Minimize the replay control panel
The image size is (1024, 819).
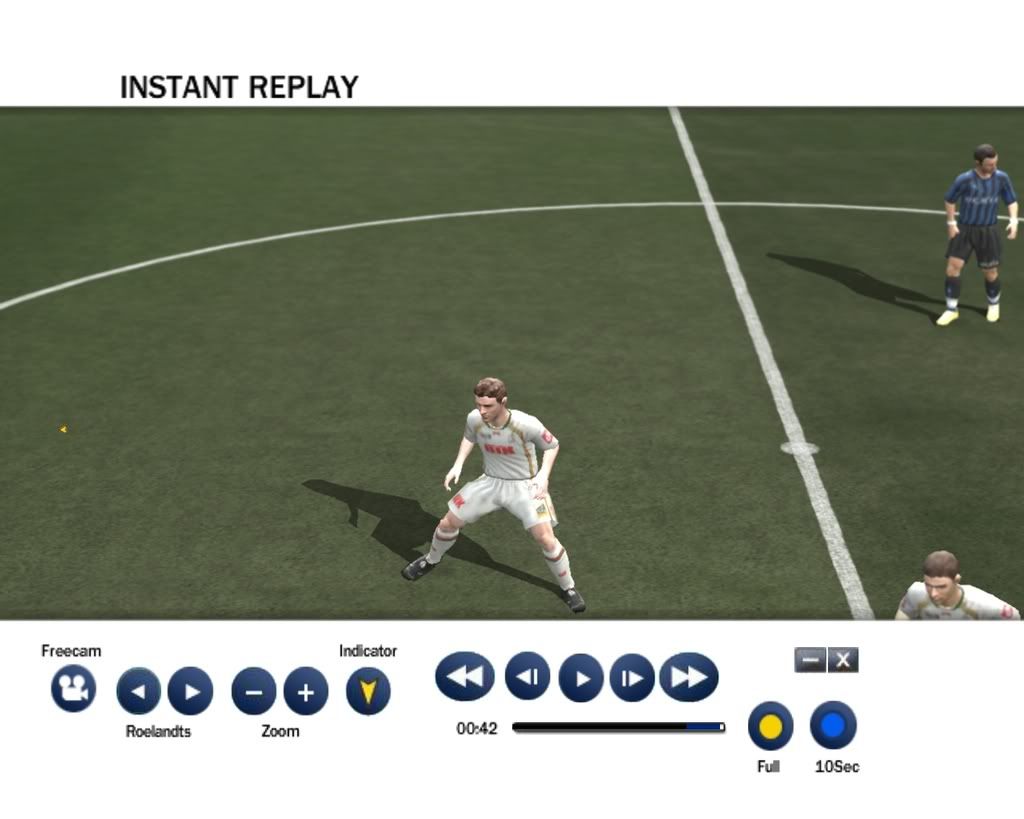810,660
